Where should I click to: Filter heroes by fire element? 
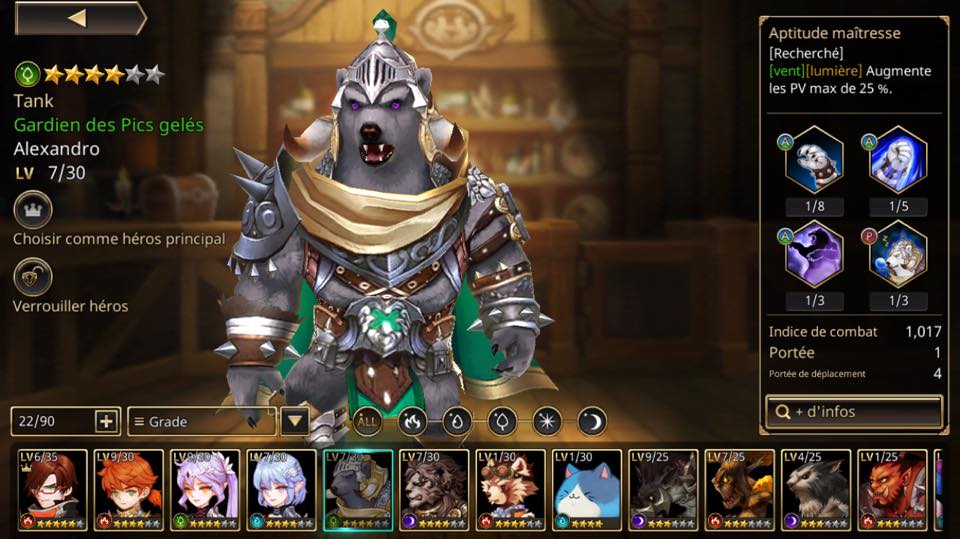point(413,421)
